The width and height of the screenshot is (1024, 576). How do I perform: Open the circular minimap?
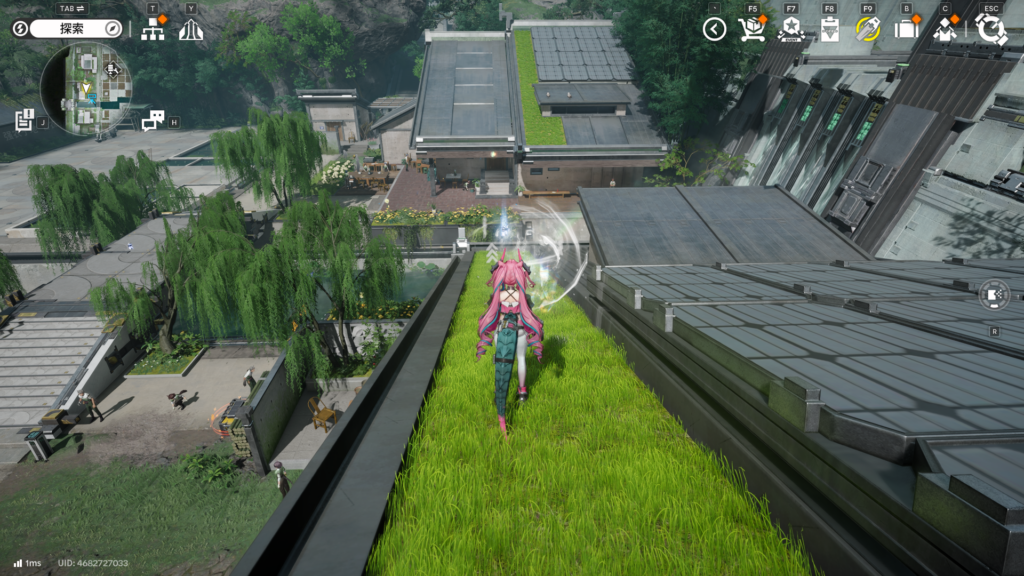(85, 90)
